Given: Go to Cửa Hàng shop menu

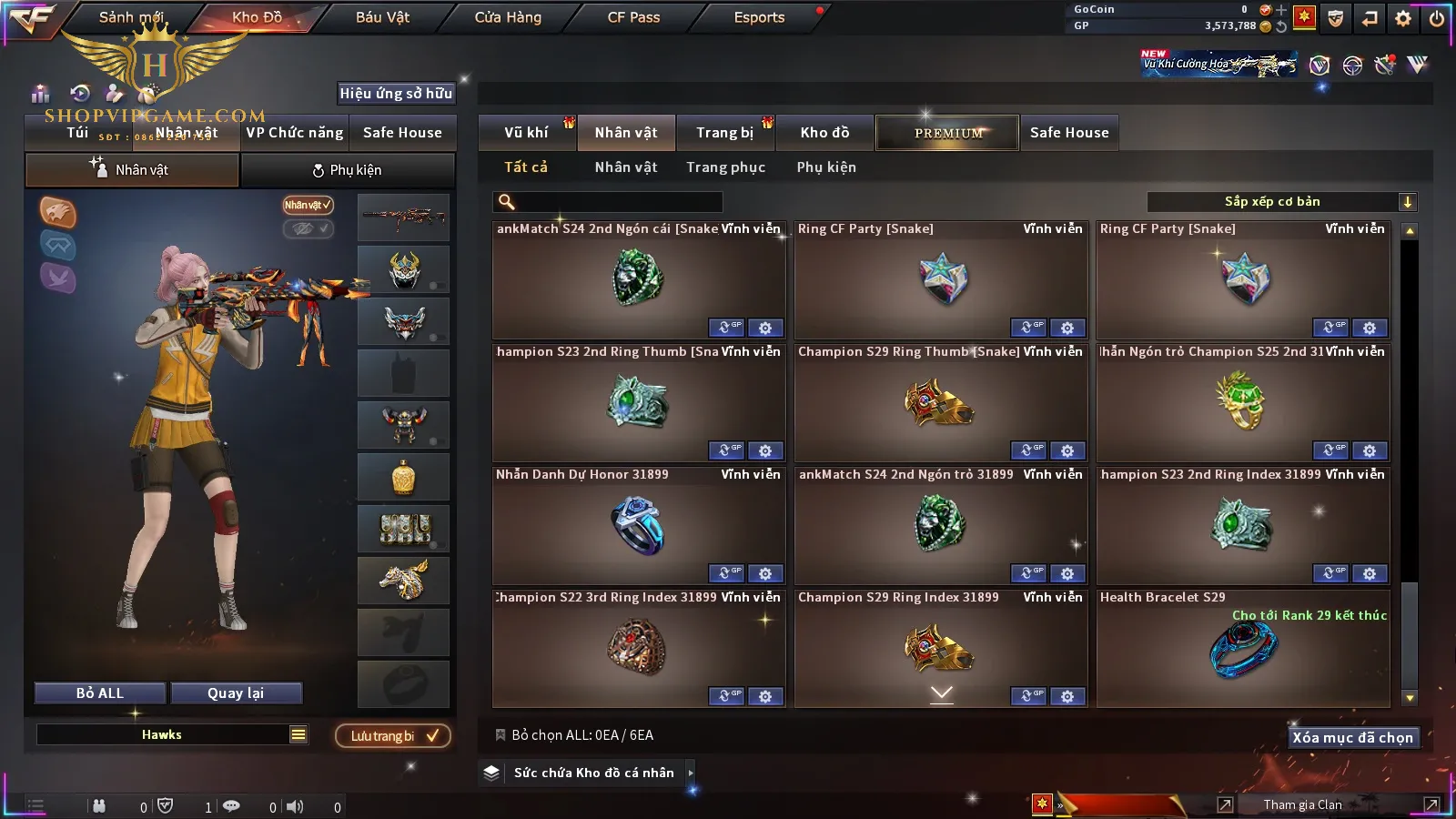Looking at the screenshot, I should 508,17.
